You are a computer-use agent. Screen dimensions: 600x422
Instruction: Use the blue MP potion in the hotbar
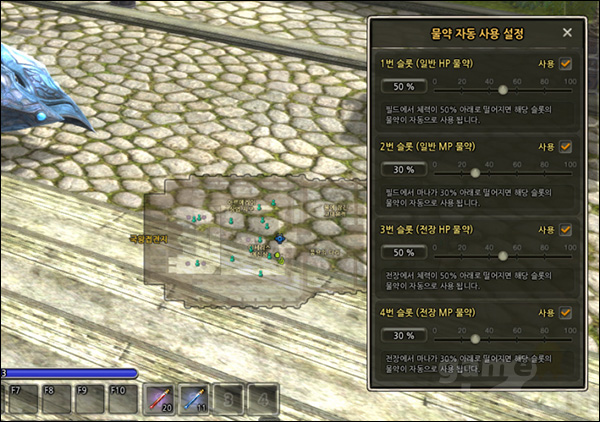195,400
